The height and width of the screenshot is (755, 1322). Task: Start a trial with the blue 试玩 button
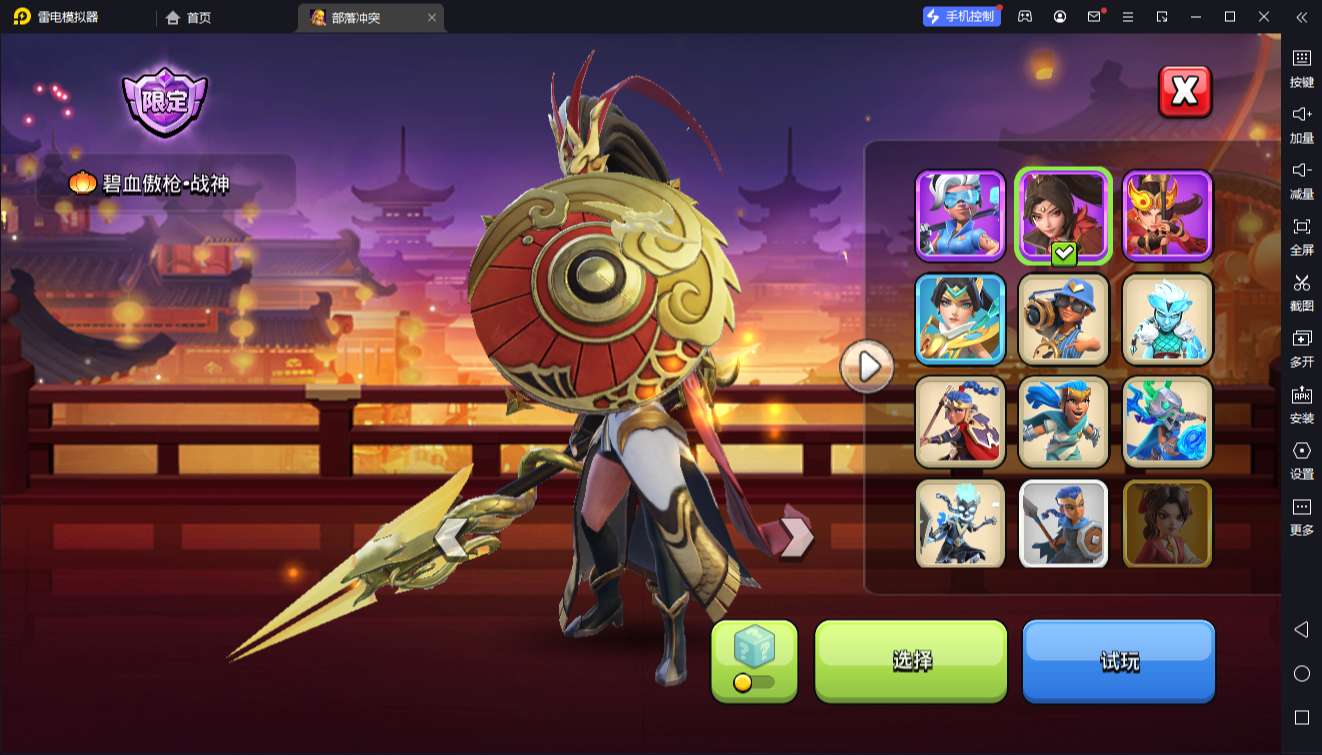1118,660
